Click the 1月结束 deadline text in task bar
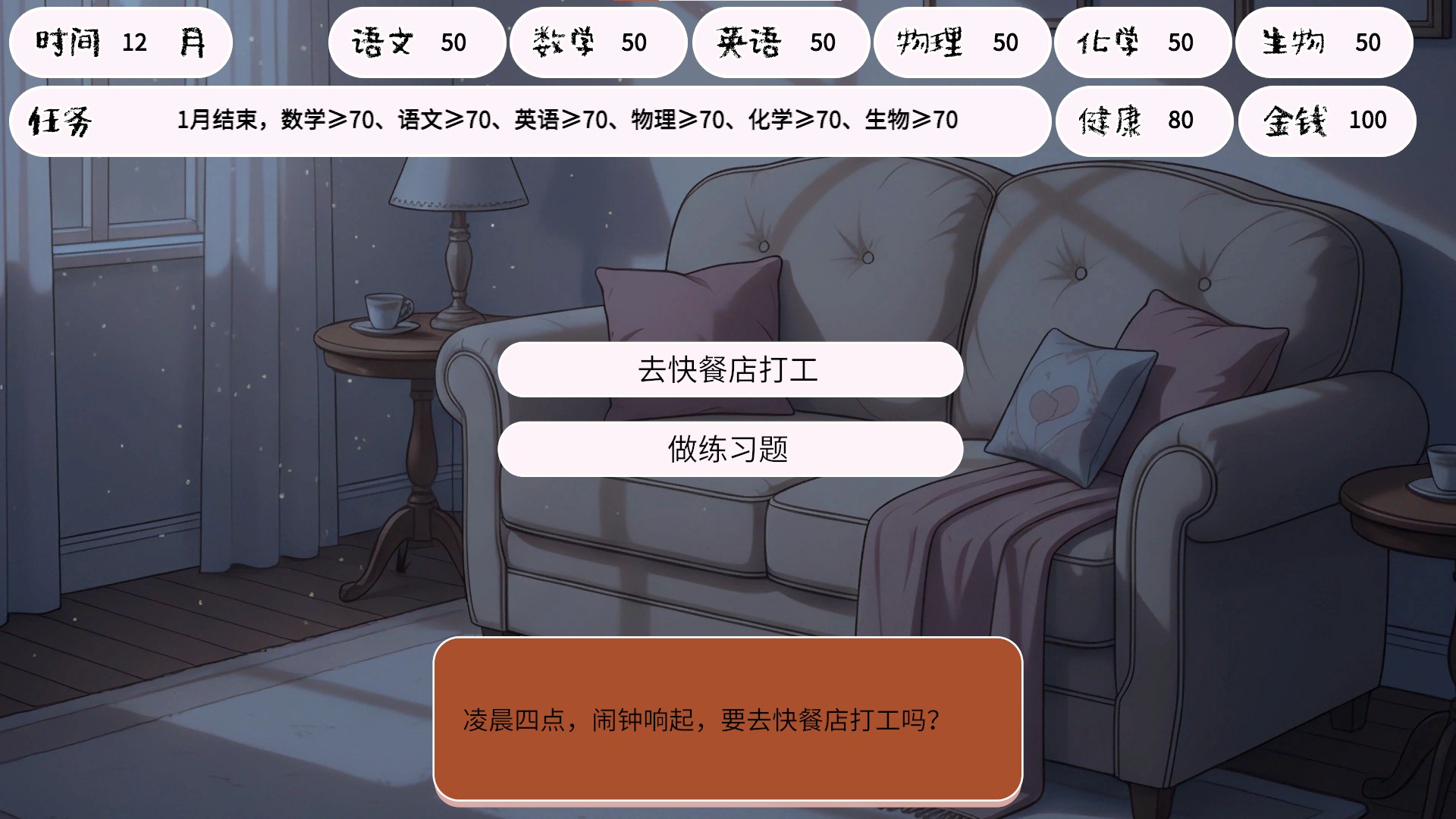The image size is (1456, 819). (218, 120)
